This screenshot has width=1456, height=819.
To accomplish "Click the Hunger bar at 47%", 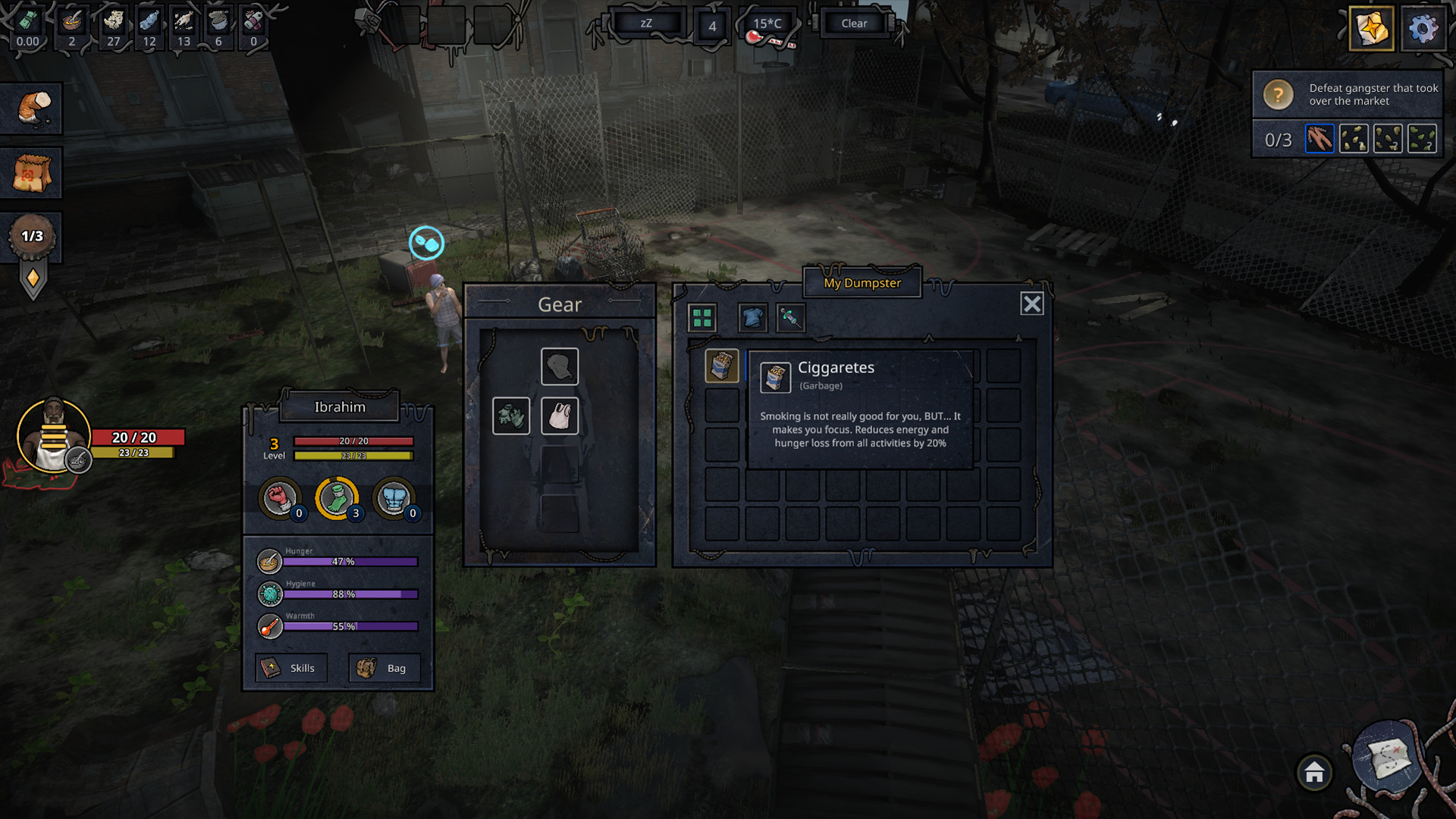I will (x=349, y=561).
